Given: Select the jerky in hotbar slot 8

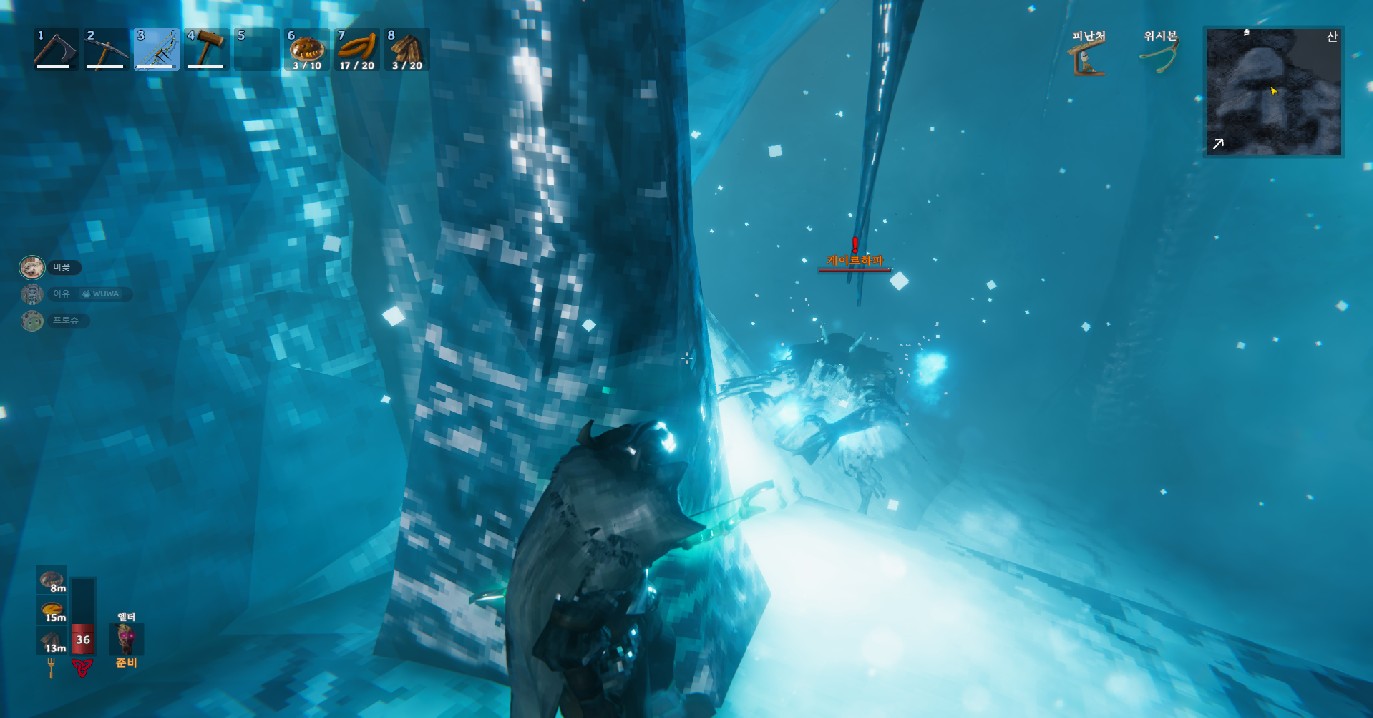Looking at the screenshot, I should (406, 49).
